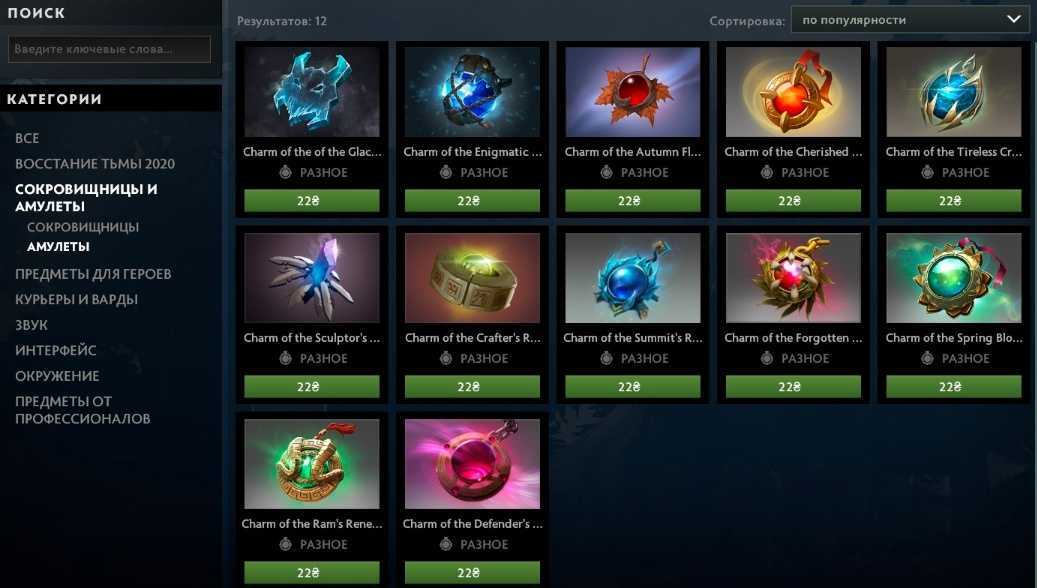Screen dimensions: 1037x588
Task: Choose the СОКРОВИЩНИЦЫ subcategory
Action: point(83,227)
